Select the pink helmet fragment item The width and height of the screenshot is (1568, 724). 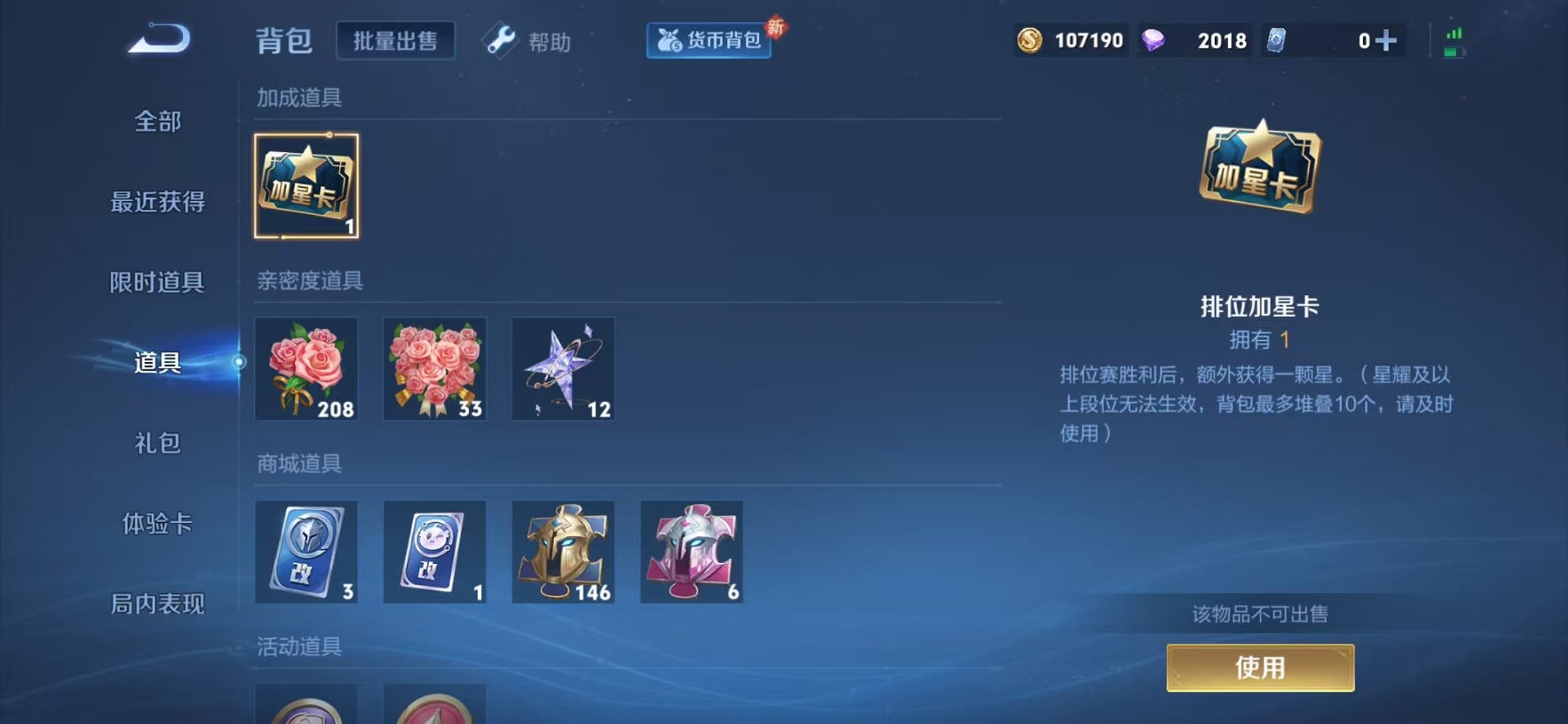691,552
